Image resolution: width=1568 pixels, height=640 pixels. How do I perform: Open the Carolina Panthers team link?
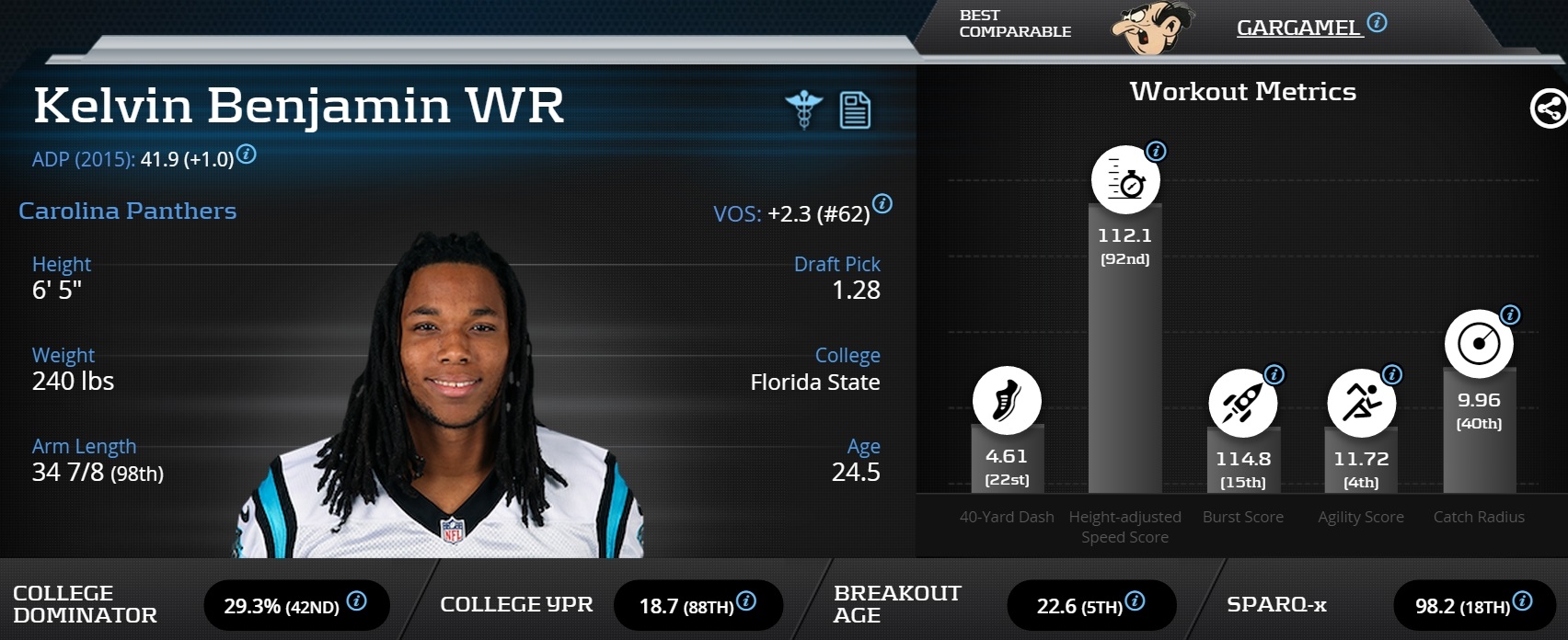coord(127,211)
